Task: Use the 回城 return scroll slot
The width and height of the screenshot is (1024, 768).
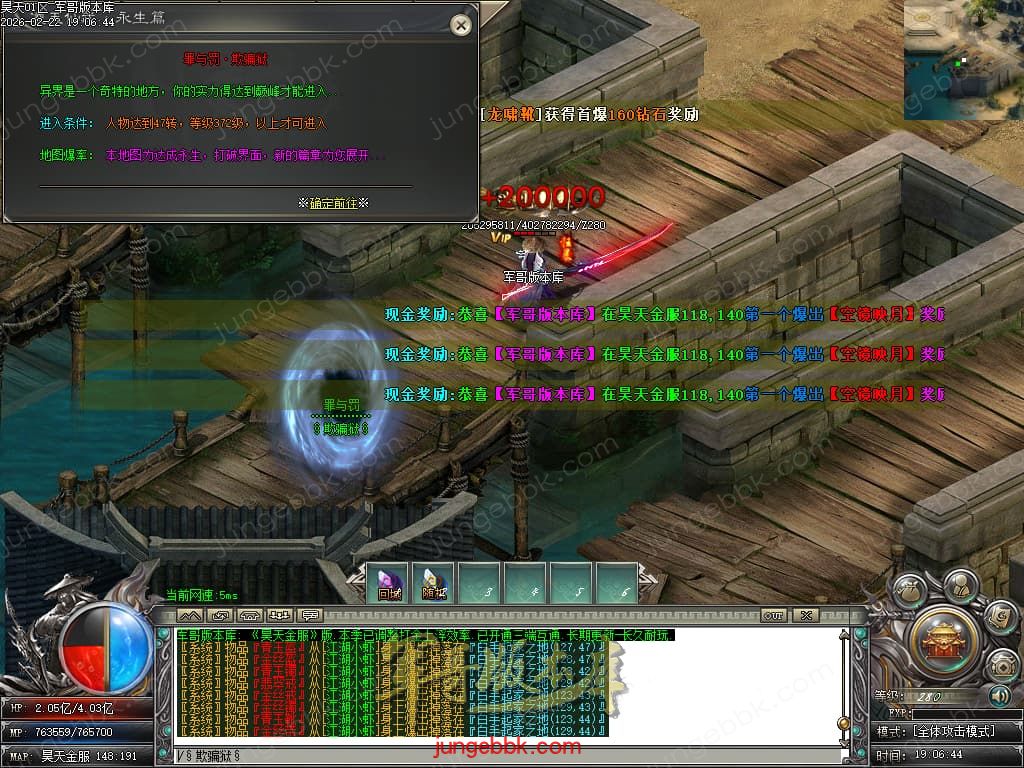Action: (389, 584)
